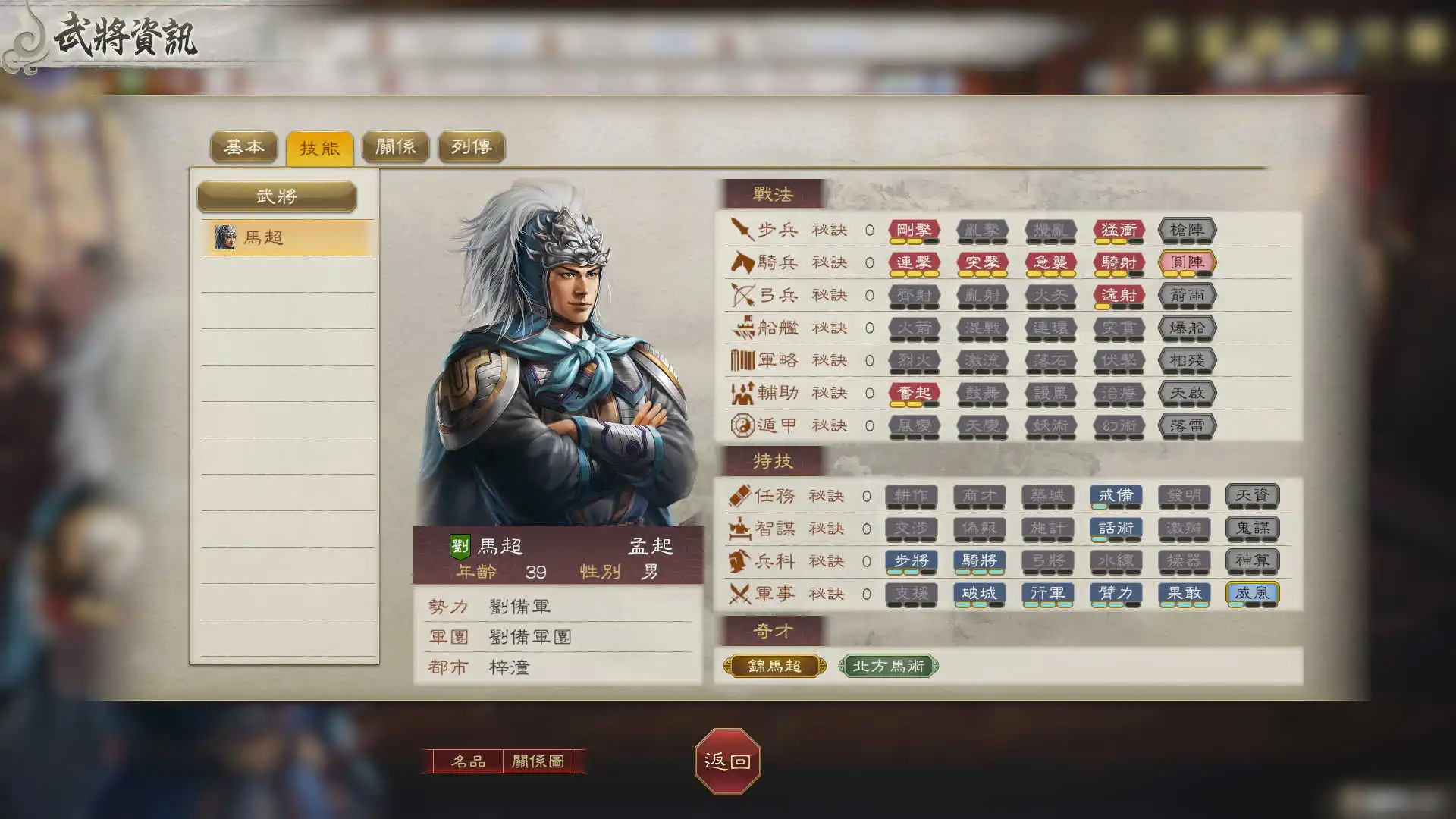
Task: Open the 關係 tab
Action: [x=396, y=147]
